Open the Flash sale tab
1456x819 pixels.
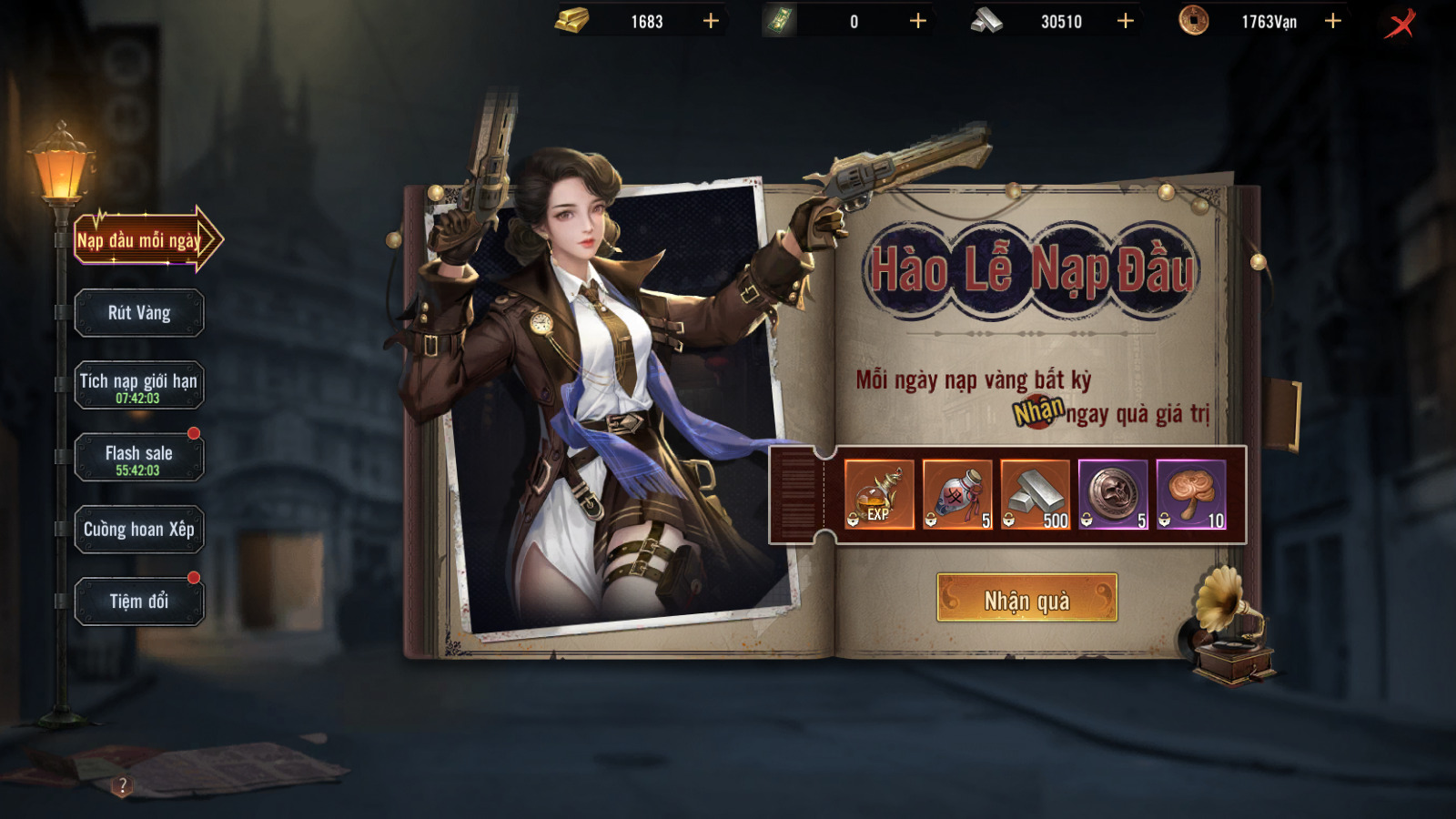click(x=139, y=458)
